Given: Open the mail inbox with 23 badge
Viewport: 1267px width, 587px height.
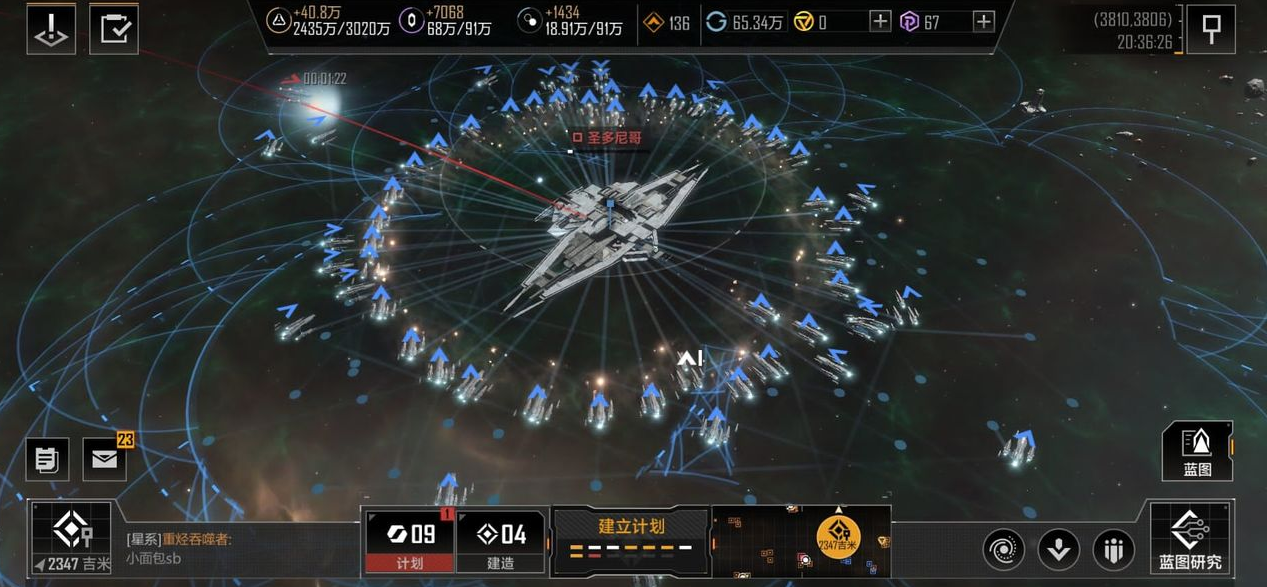Looking at the screenshot, I should (x=105, y=459).
